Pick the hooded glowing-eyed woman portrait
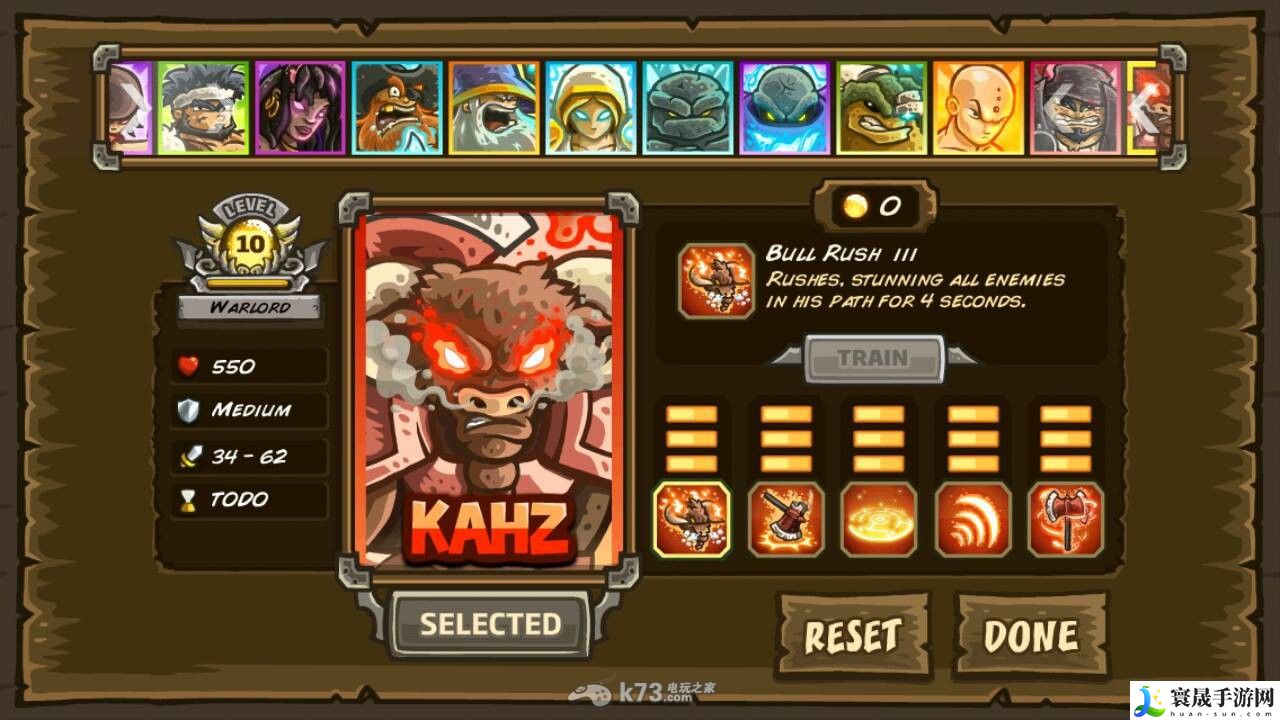 [591, 108]
